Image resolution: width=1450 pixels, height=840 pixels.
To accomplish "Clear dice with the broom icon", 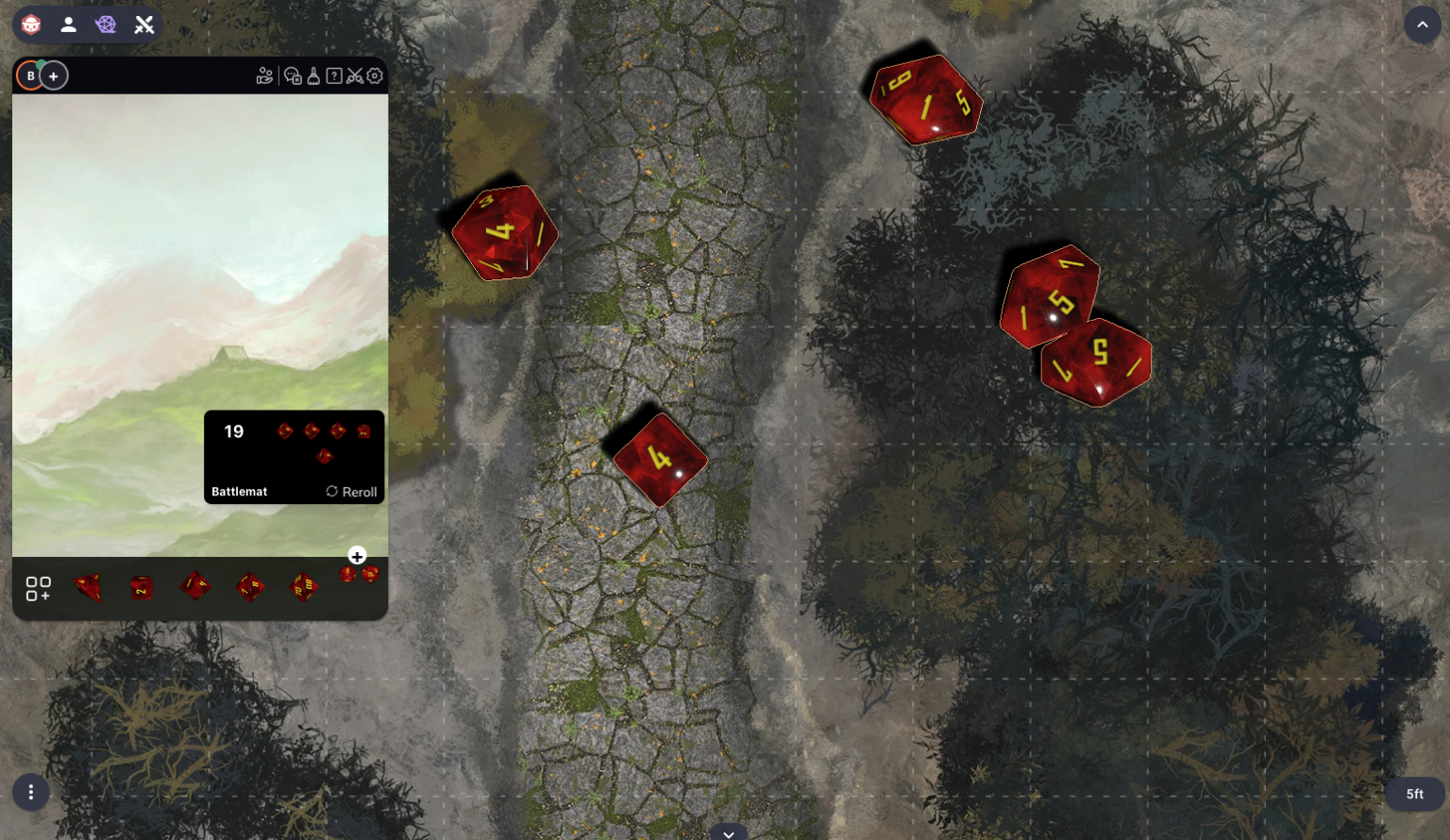I will click(313, 76).
